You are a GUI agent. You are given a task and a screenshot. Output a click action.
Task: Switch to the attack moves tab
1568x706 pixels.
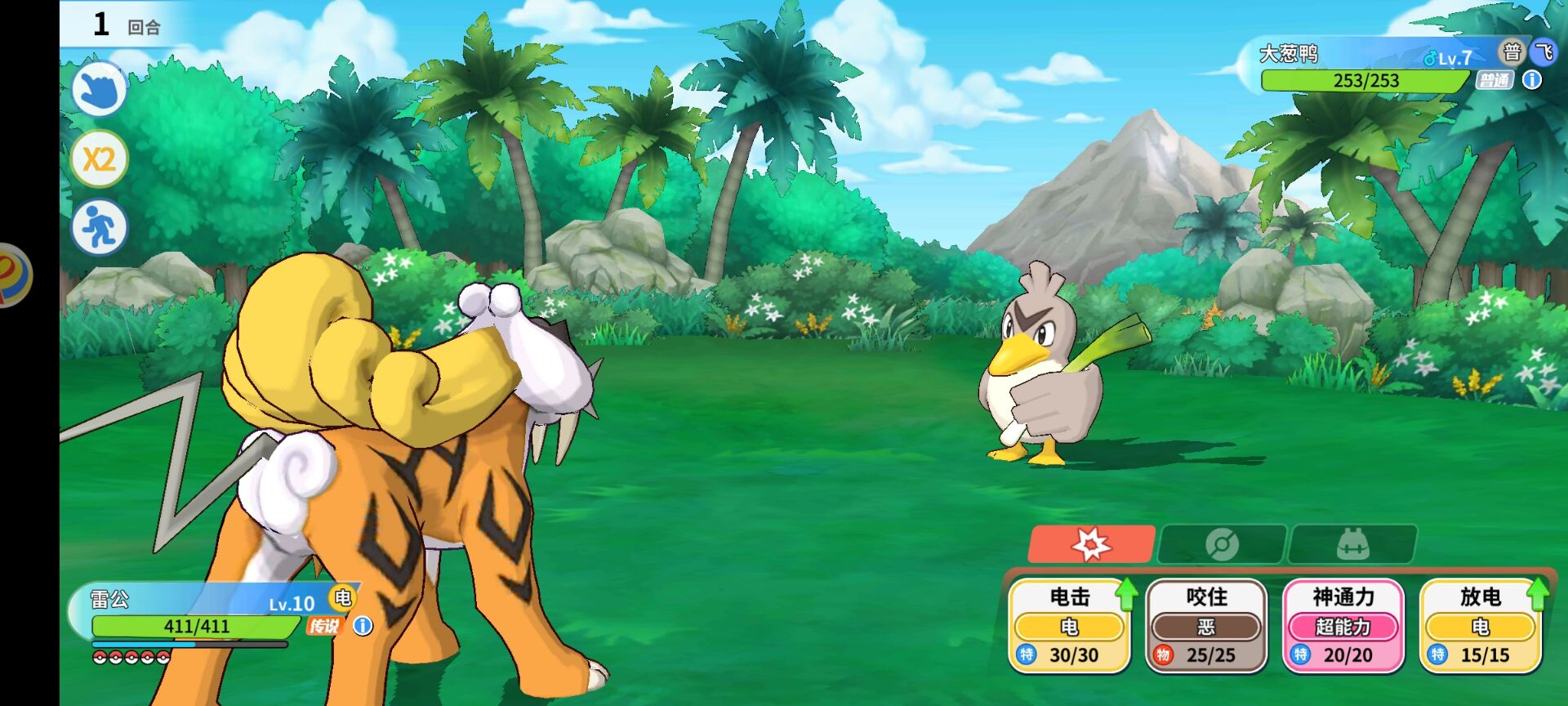click(x=1091, y=544)
